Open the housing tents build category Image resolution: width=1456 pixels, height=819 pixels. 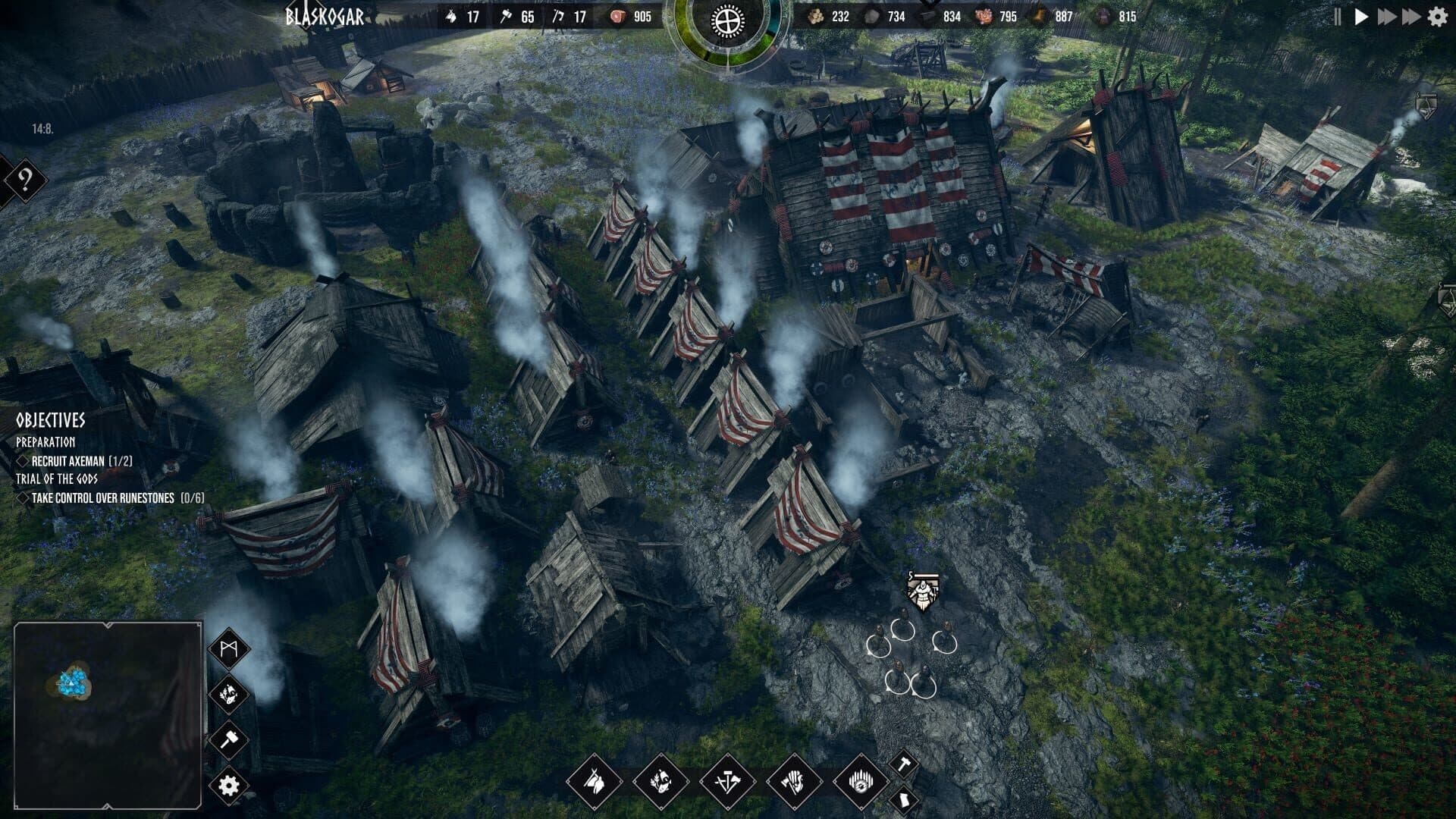(594, 780)
